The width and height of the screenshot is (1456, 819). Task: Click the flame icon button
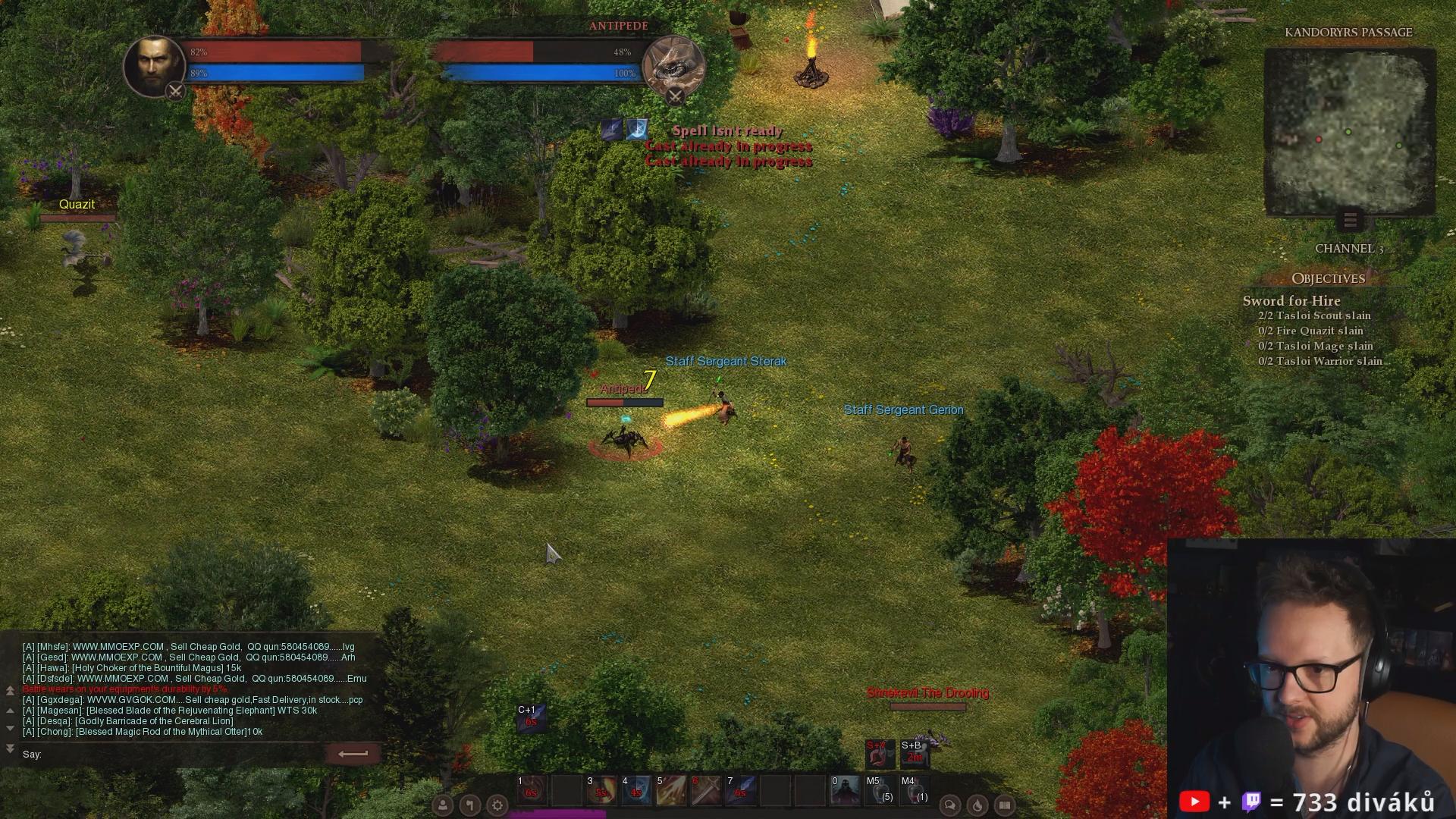(977, 805)
